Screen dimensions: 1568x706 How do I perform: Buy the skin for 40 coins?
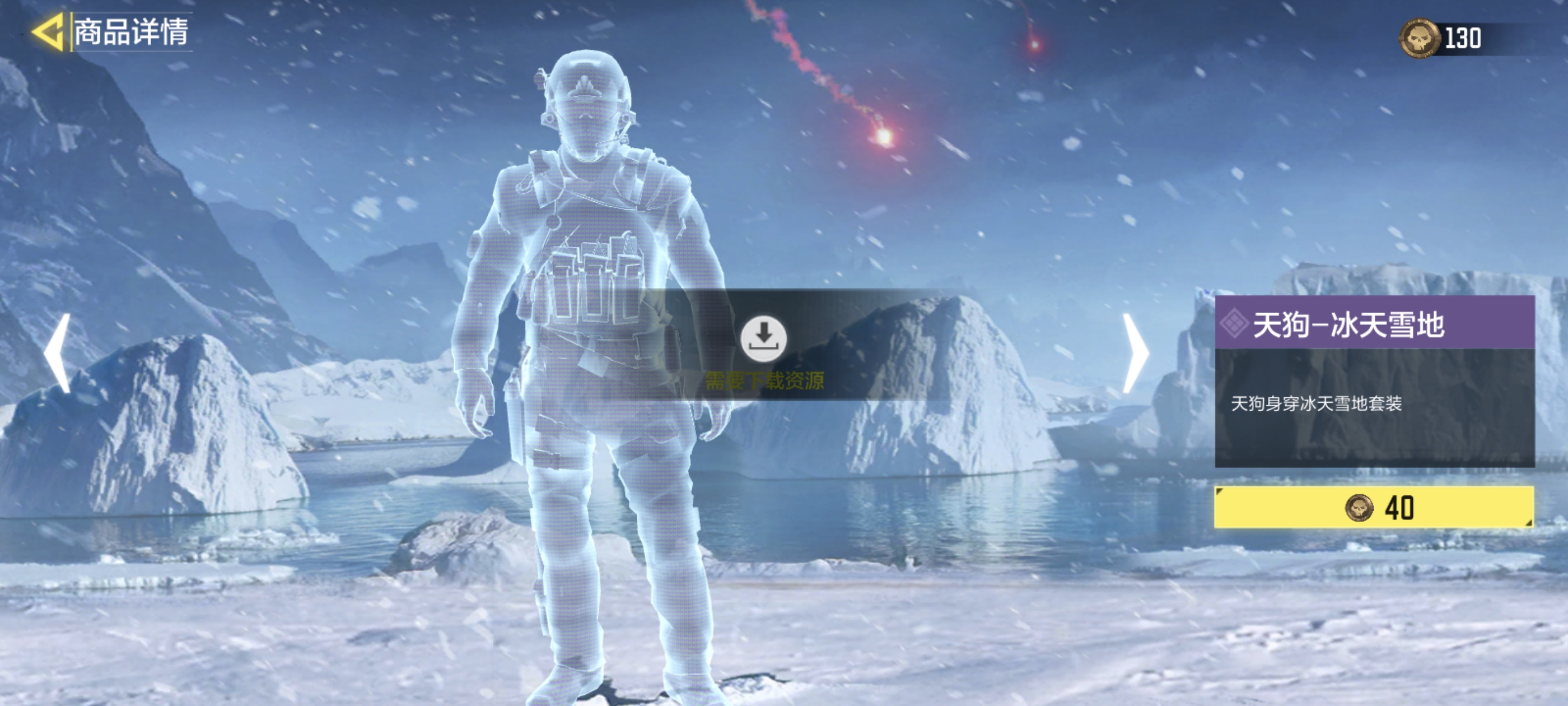(x=1374, y=508)
